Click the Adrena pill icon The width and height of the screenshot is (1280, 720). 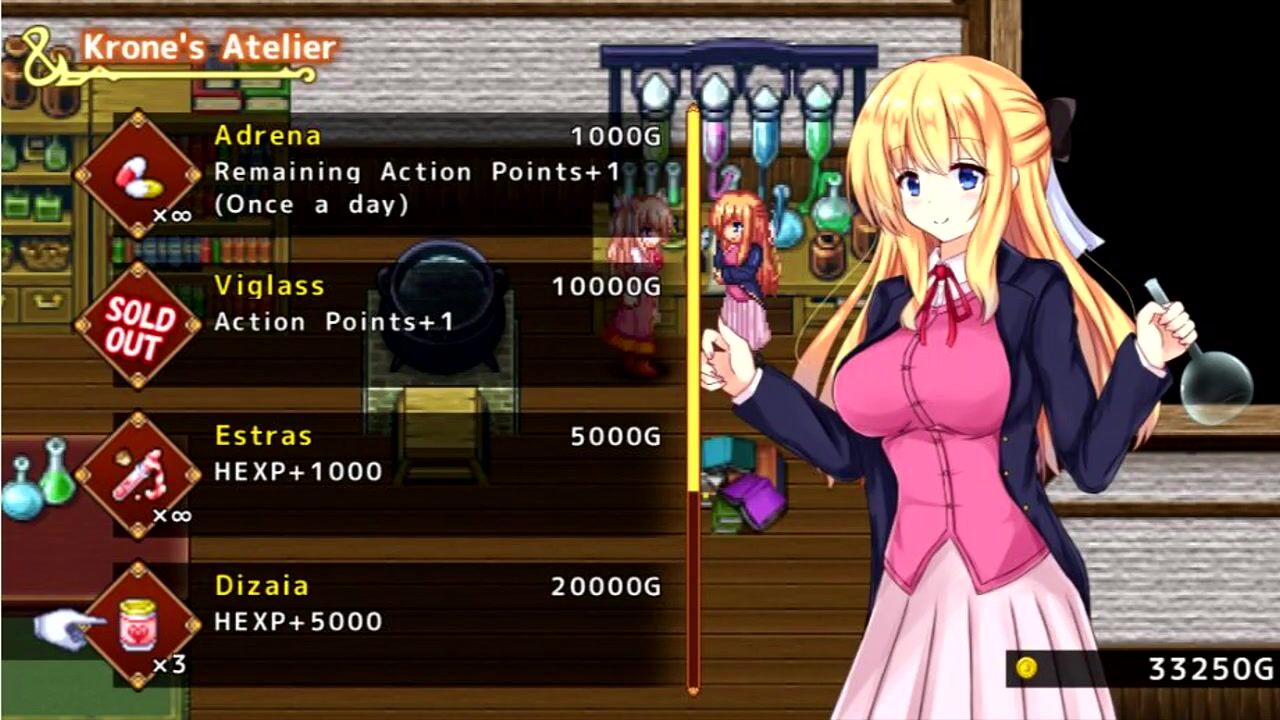click(138, 175)
